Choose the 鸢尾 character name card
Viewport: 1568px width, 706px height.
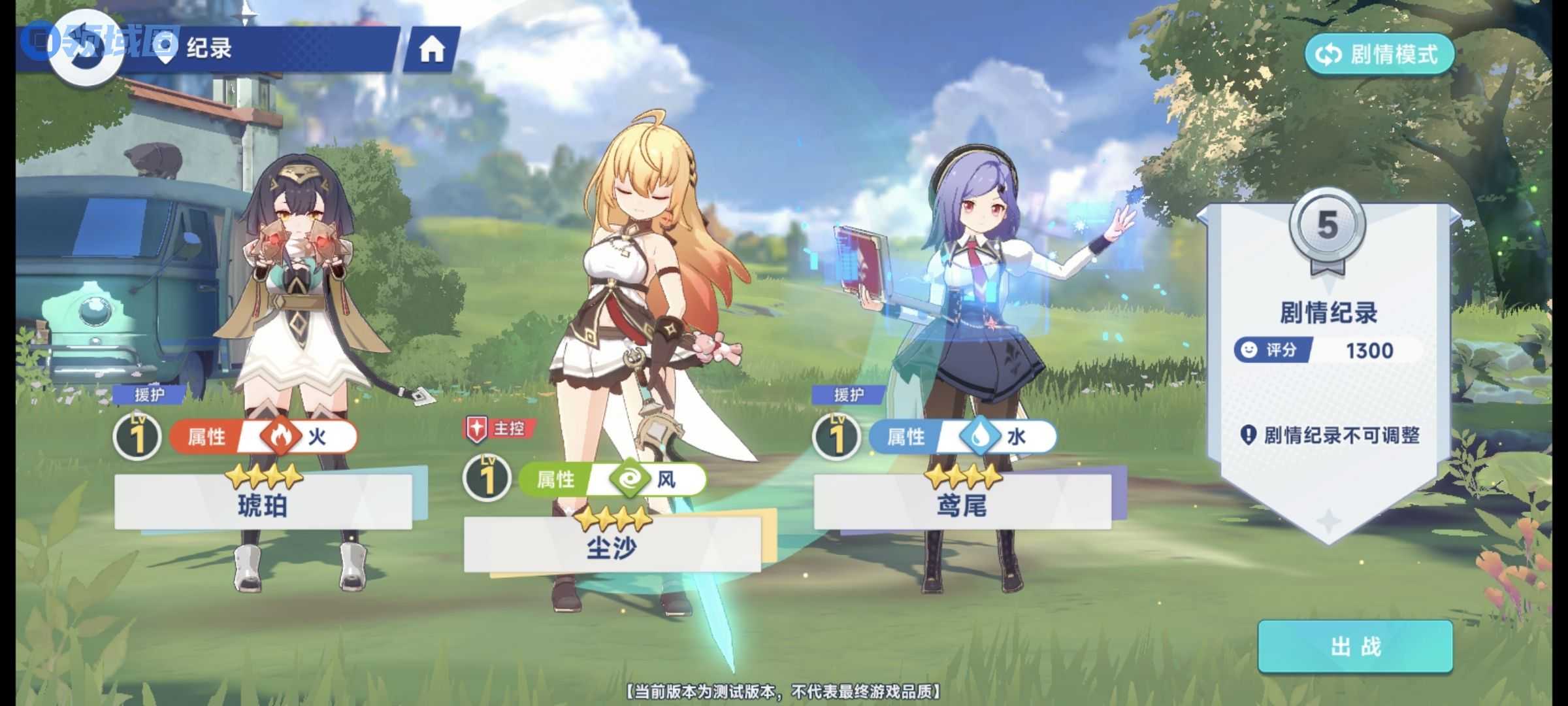pos(962,503)
